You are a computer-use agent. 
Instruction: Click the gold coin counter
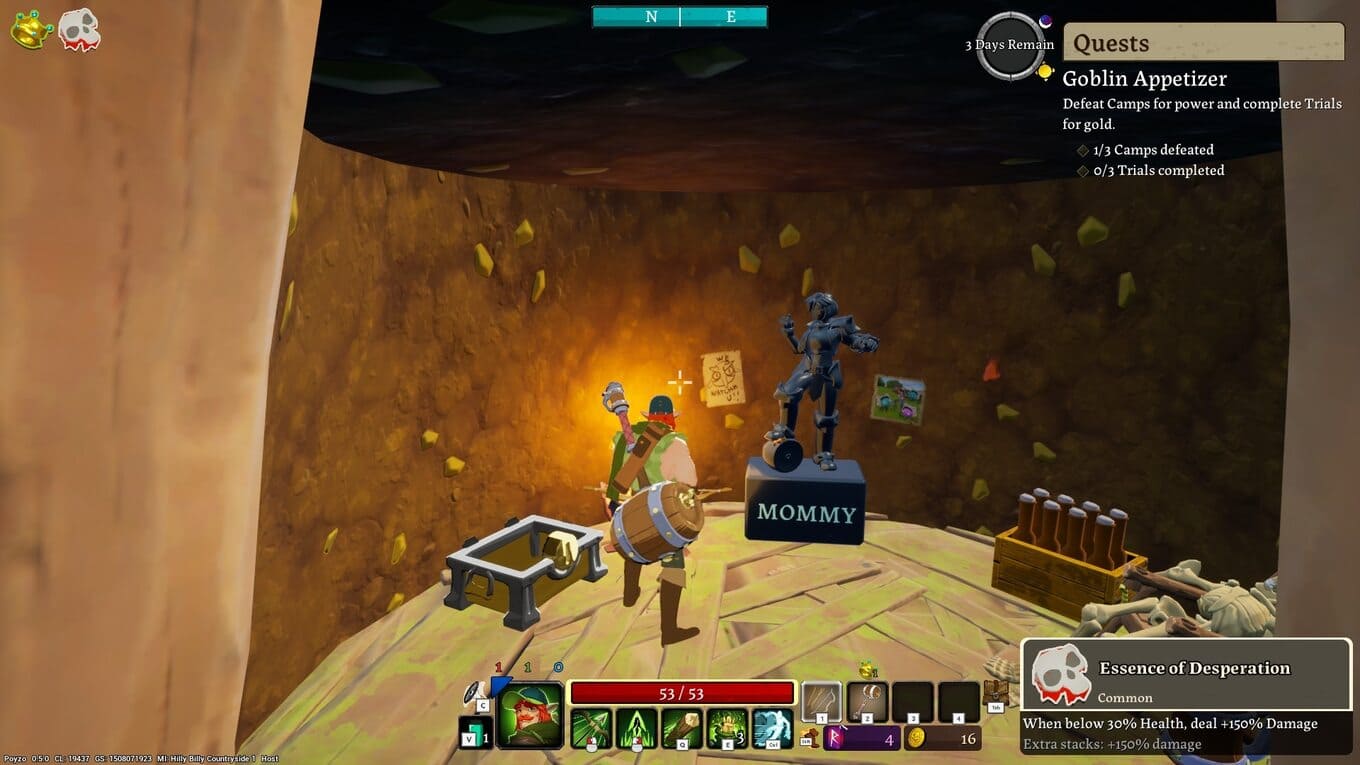click(942, 739)
